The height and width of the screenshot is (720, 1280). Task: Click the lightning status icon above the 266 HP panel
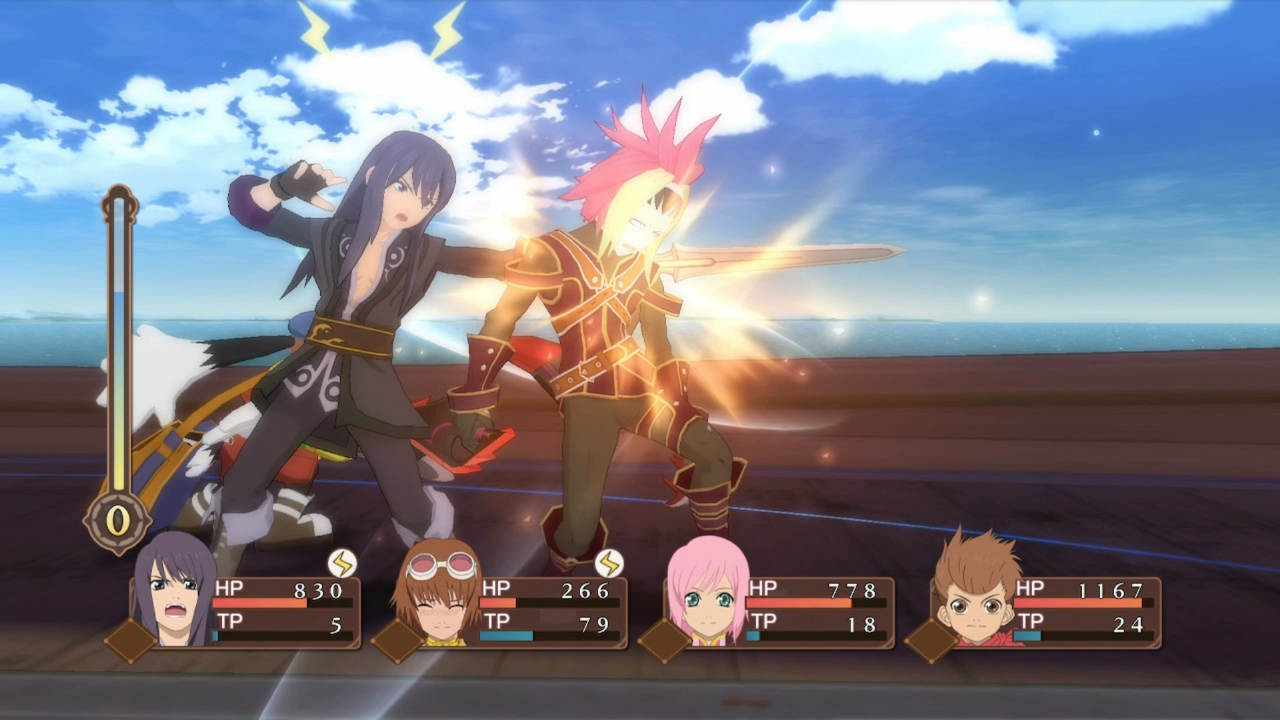pos(609,563)
